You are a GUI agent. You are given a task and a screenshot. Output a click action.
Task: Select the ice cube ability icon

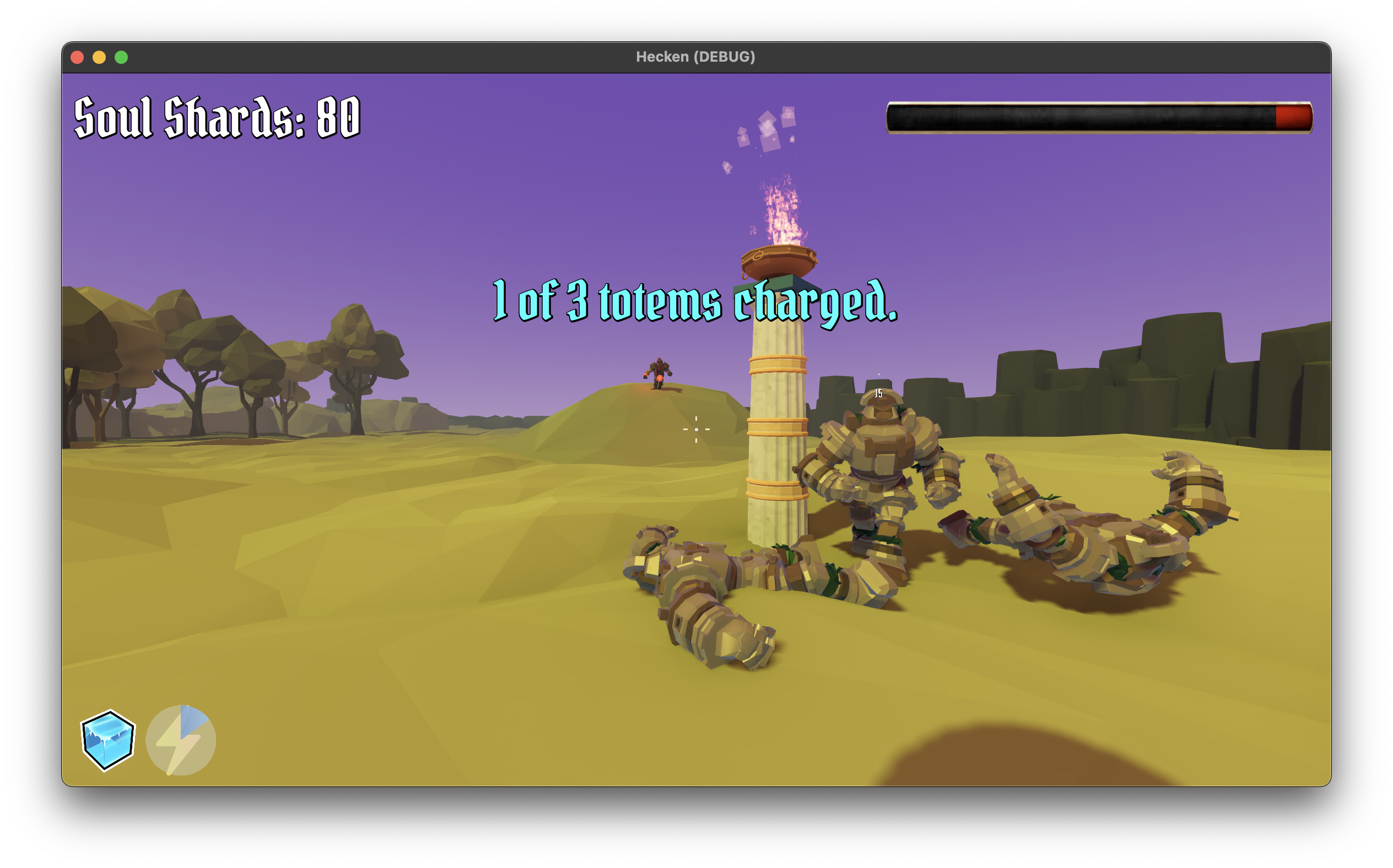(107, 741)
